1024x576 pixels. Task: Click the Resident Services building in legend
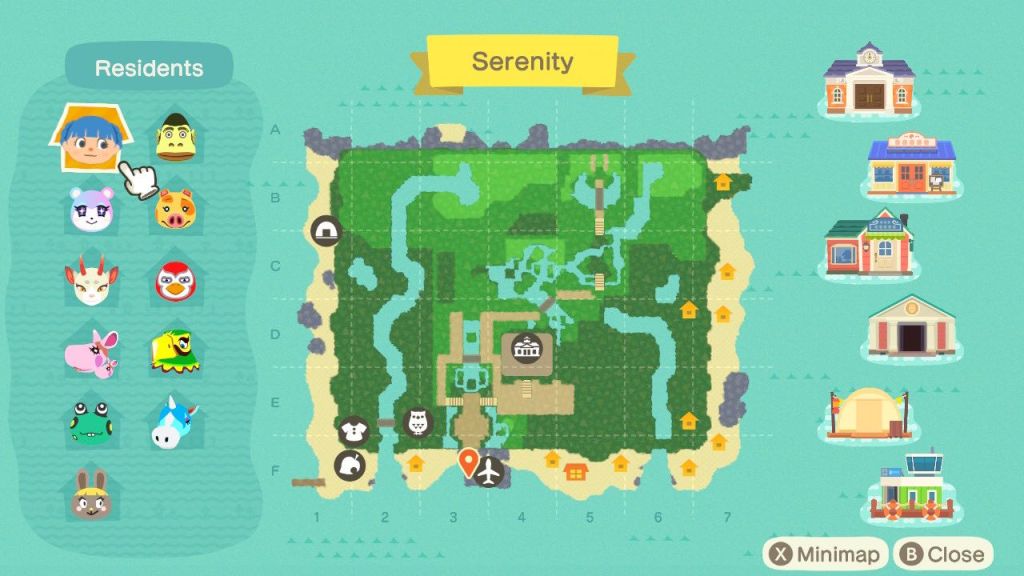pos(868,80)
